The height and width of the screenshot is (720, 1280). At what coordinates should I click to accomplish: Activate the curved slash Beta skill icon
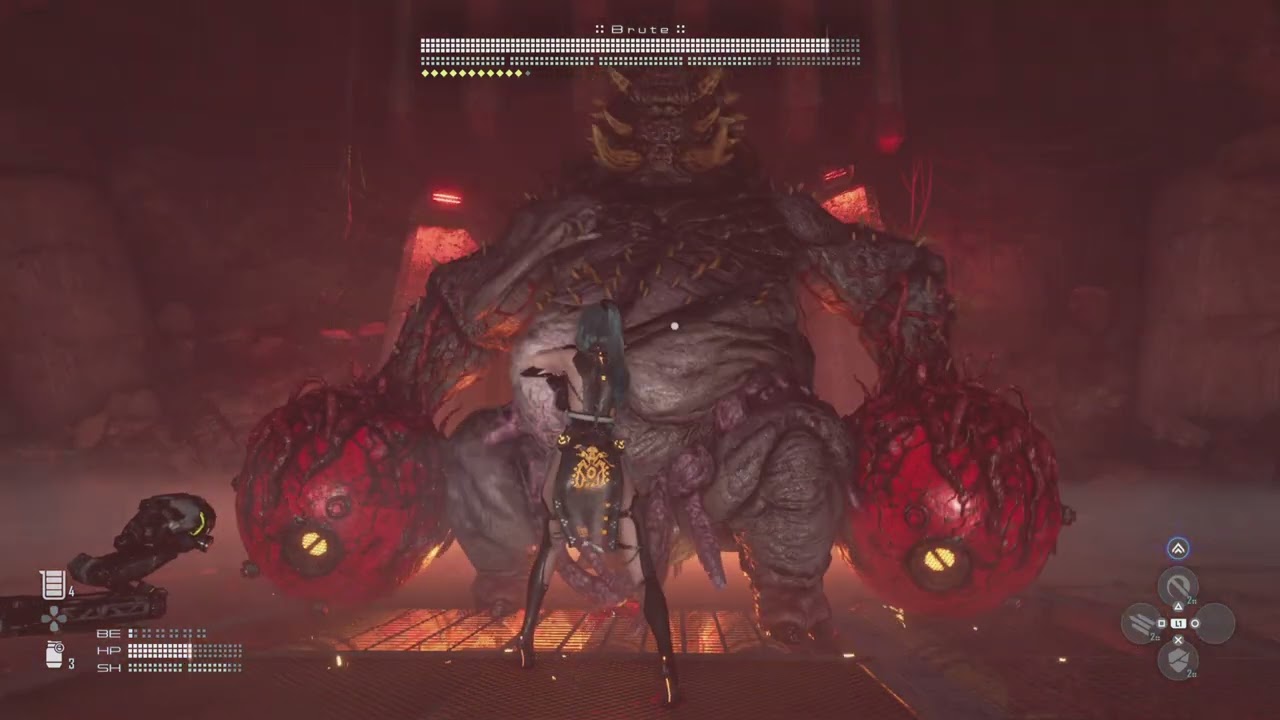tap(1178, 586)
